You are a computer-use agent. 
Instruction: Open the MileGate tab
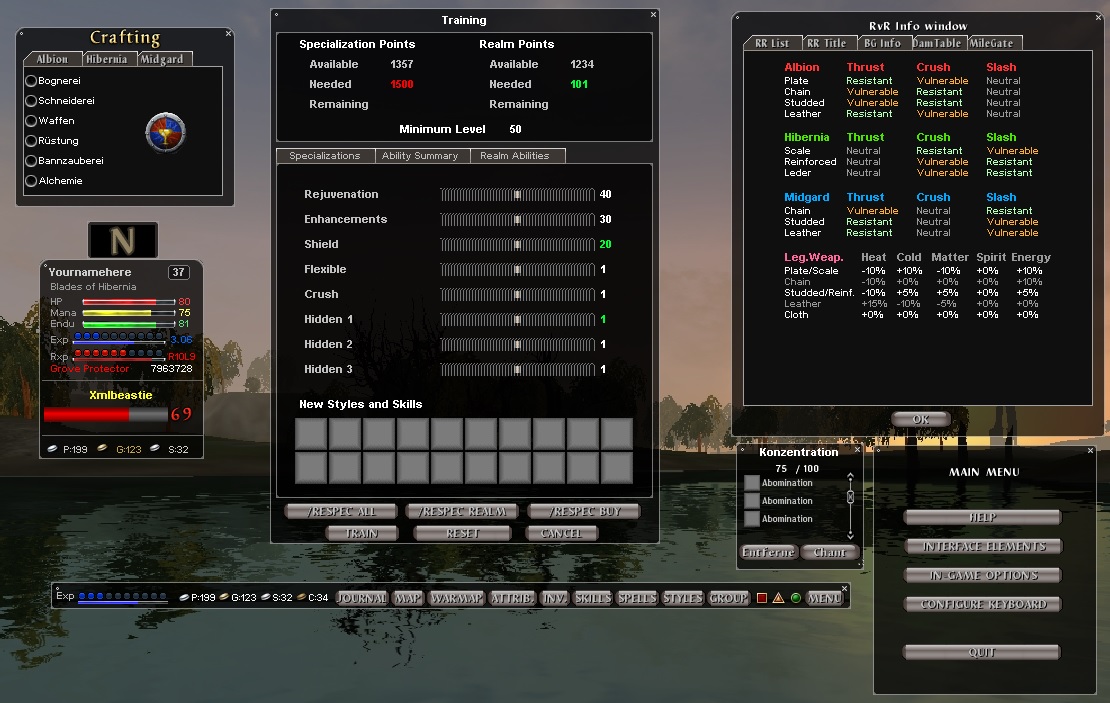click(x=992, y=43)
